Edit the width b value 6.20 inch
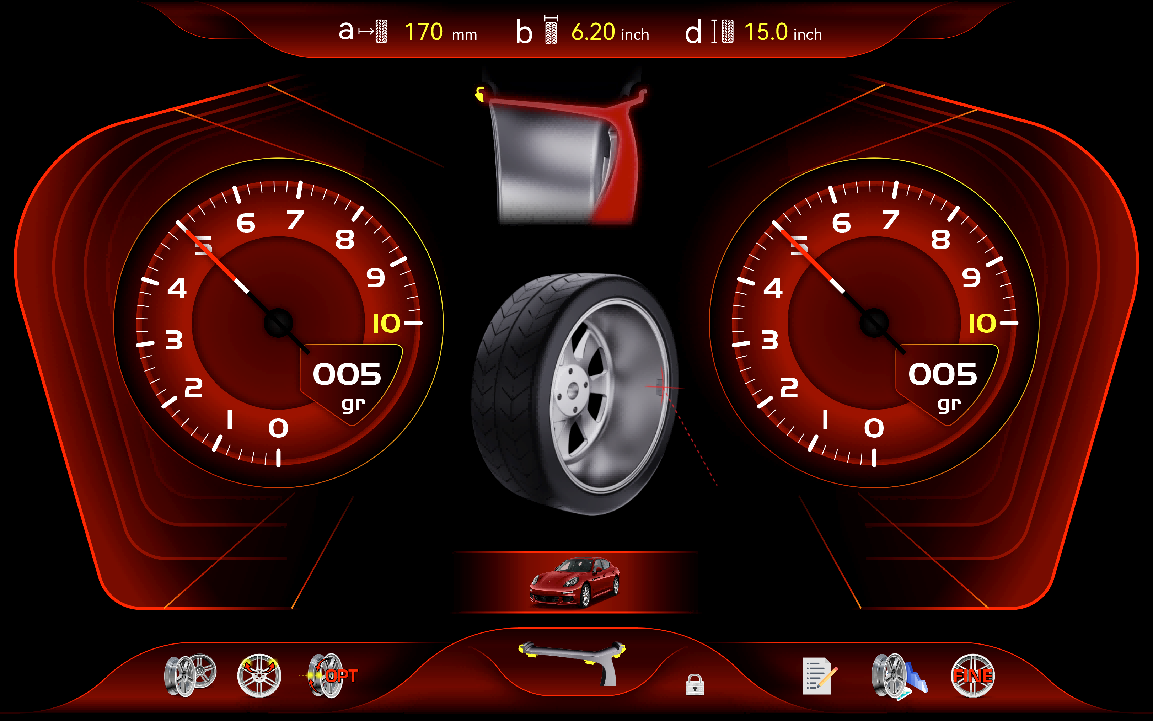This screenshot has width=1153, height=721. click(x=593, y=33)
